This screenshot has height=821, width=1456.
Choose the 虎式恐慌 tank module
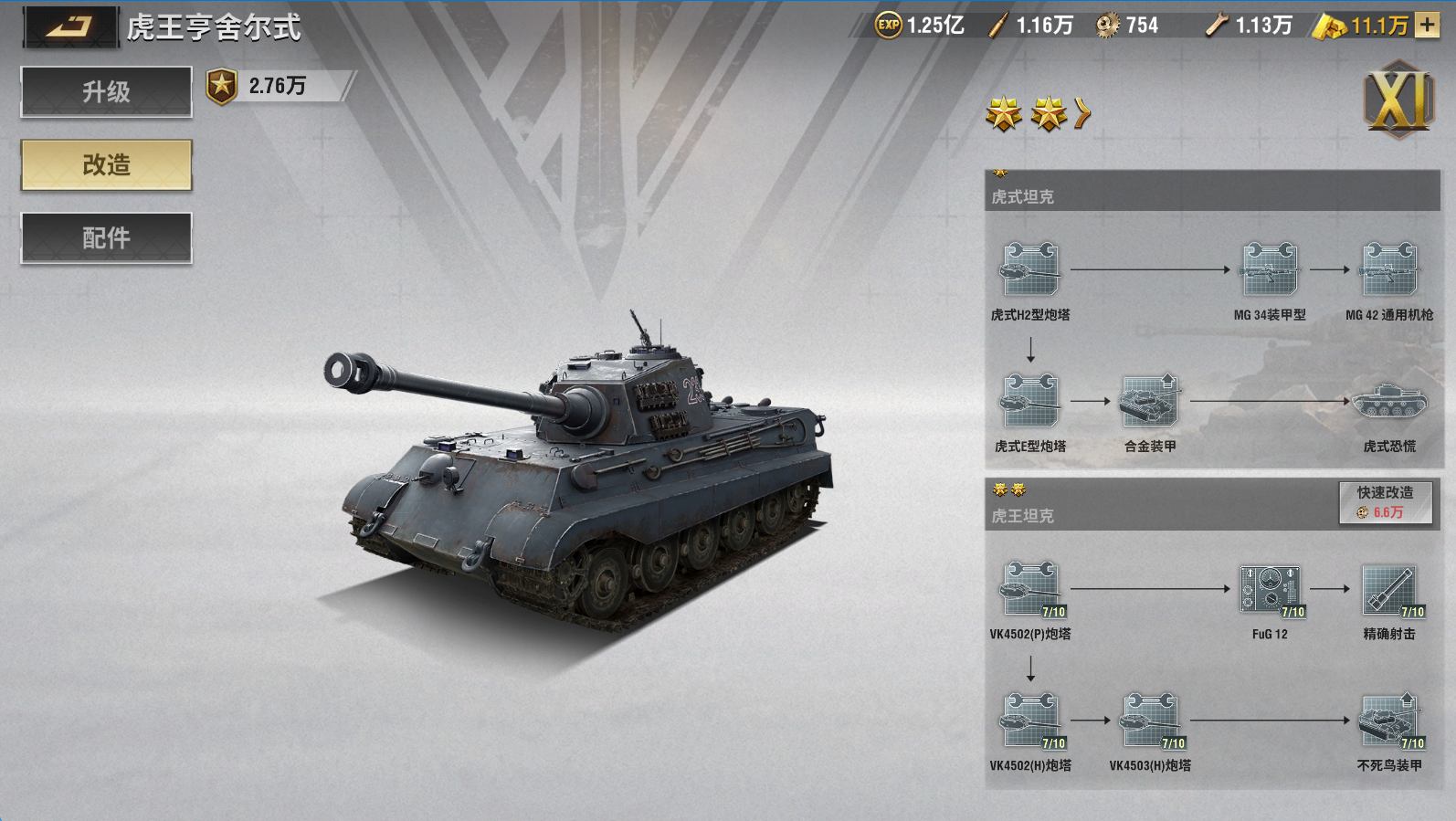coord(1388,401)
